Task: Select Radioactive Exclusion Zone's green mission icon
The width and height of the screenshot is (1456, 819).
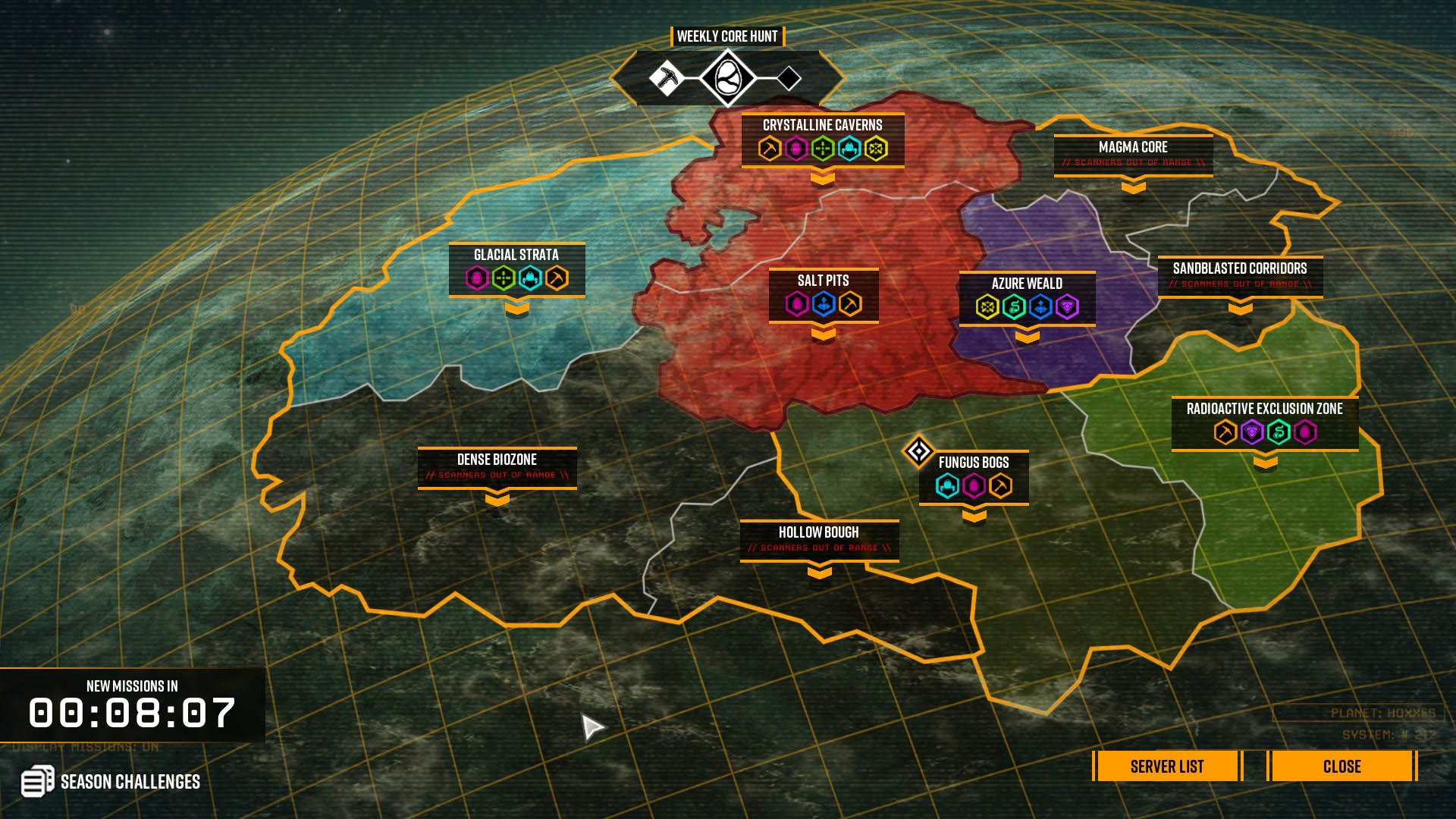Action: point(1279,432)
